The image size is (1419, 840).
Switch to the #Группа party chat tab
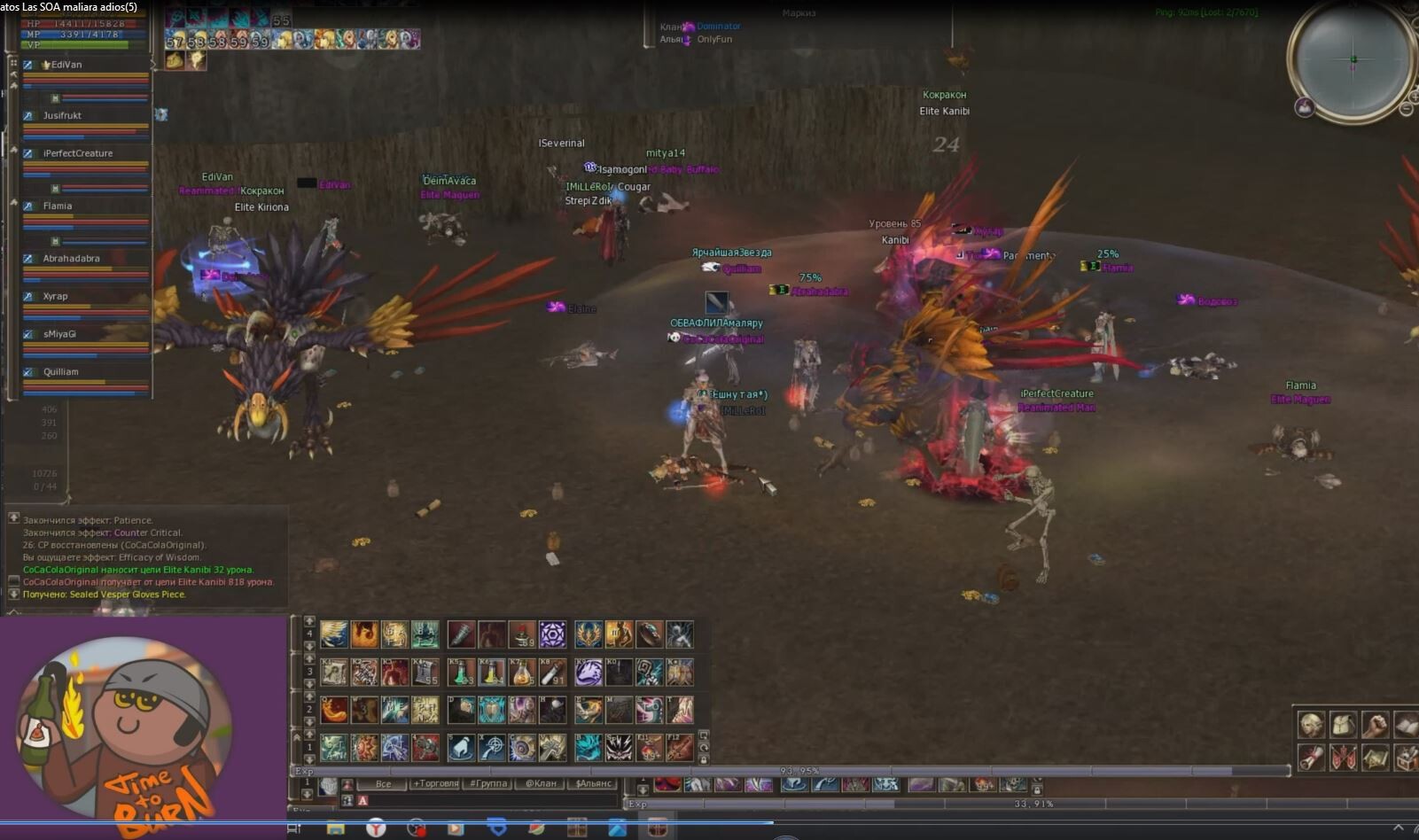point(488,783)
